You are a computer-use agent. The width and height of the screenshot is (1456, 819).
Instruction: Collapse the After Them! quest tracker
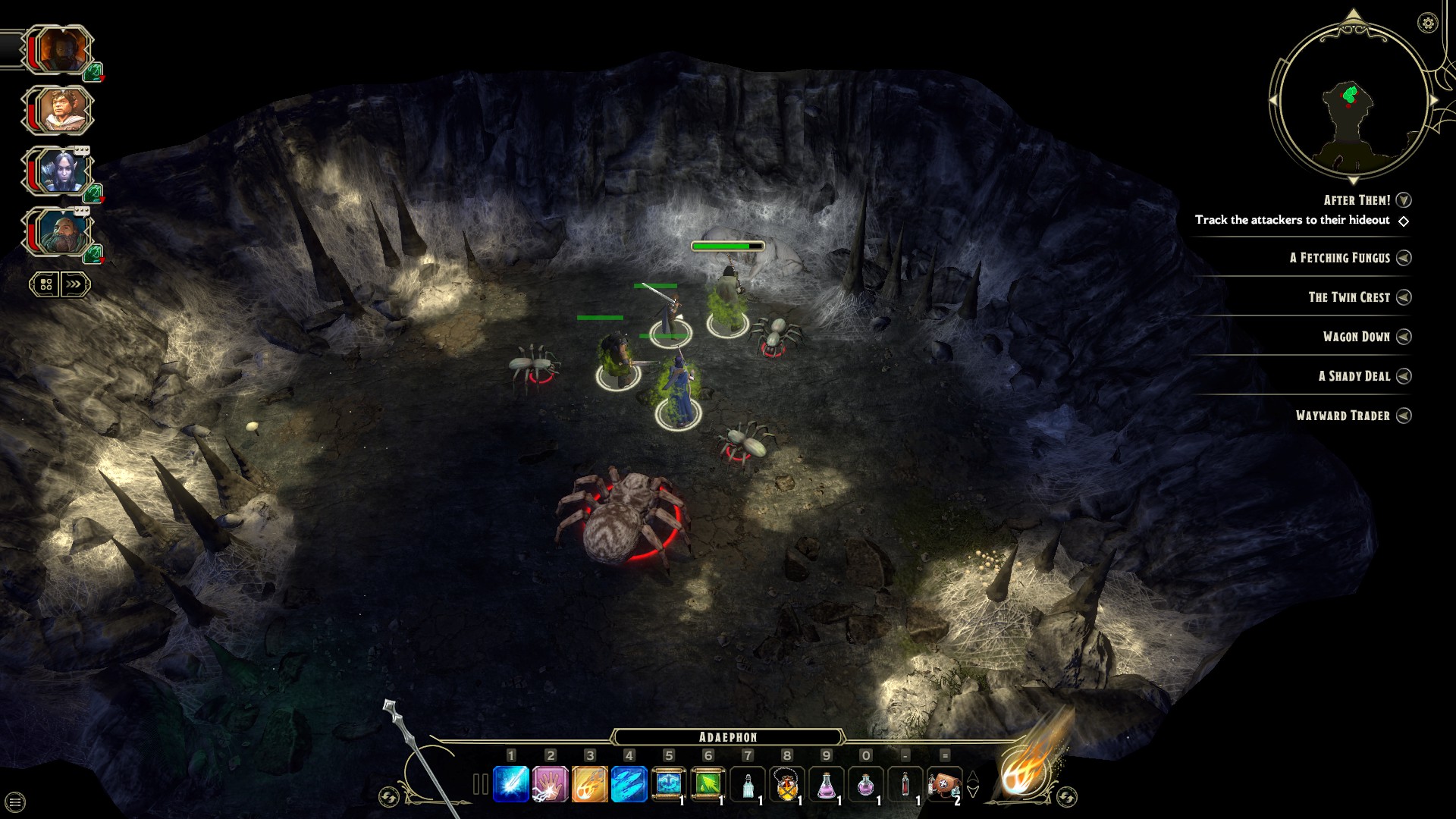[1404, 200]
